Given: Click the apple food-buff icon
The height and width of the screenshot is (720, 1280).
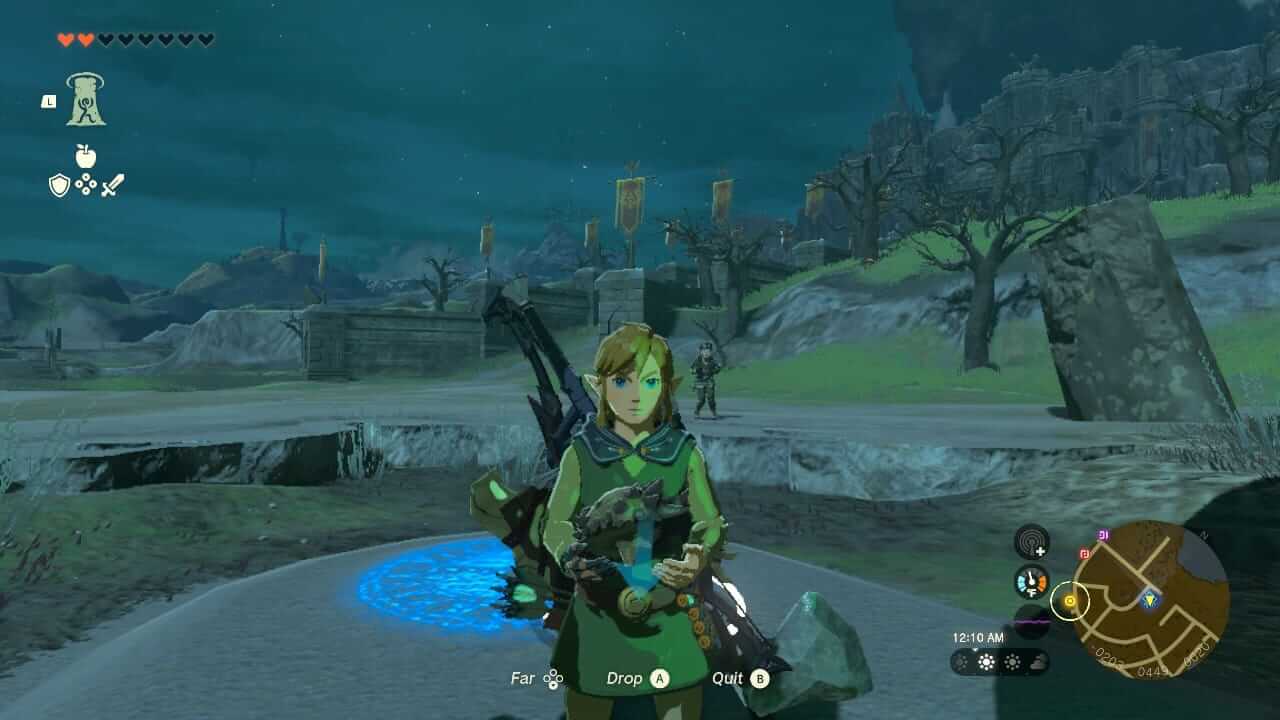Looking at the screenshot, I should click(x=86, y=156).
